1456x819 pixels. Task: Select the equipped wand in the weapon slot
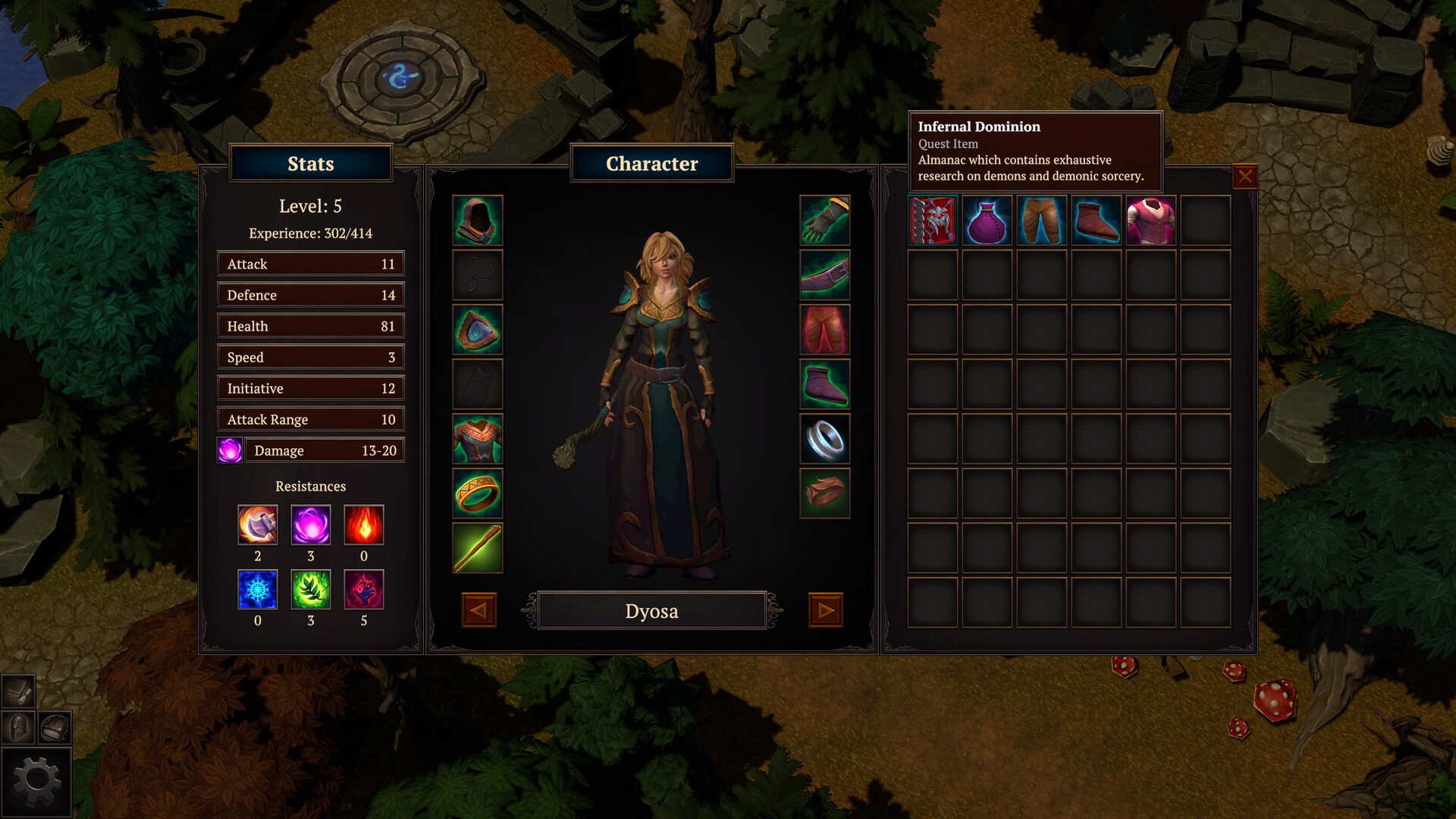pos(477,548)
